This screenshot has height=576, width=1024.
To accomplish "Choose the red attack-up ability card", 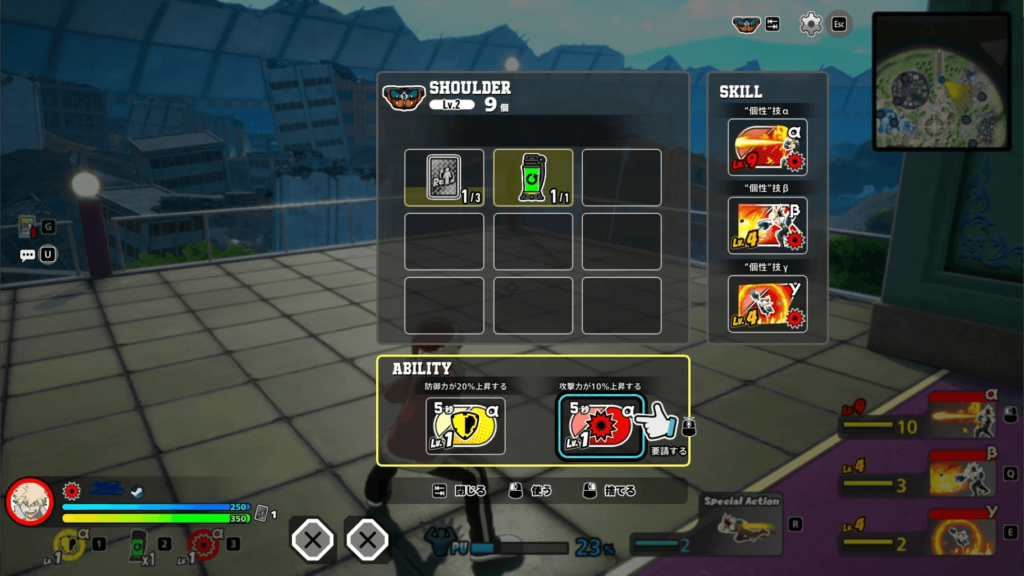I will tap(598, 425).
